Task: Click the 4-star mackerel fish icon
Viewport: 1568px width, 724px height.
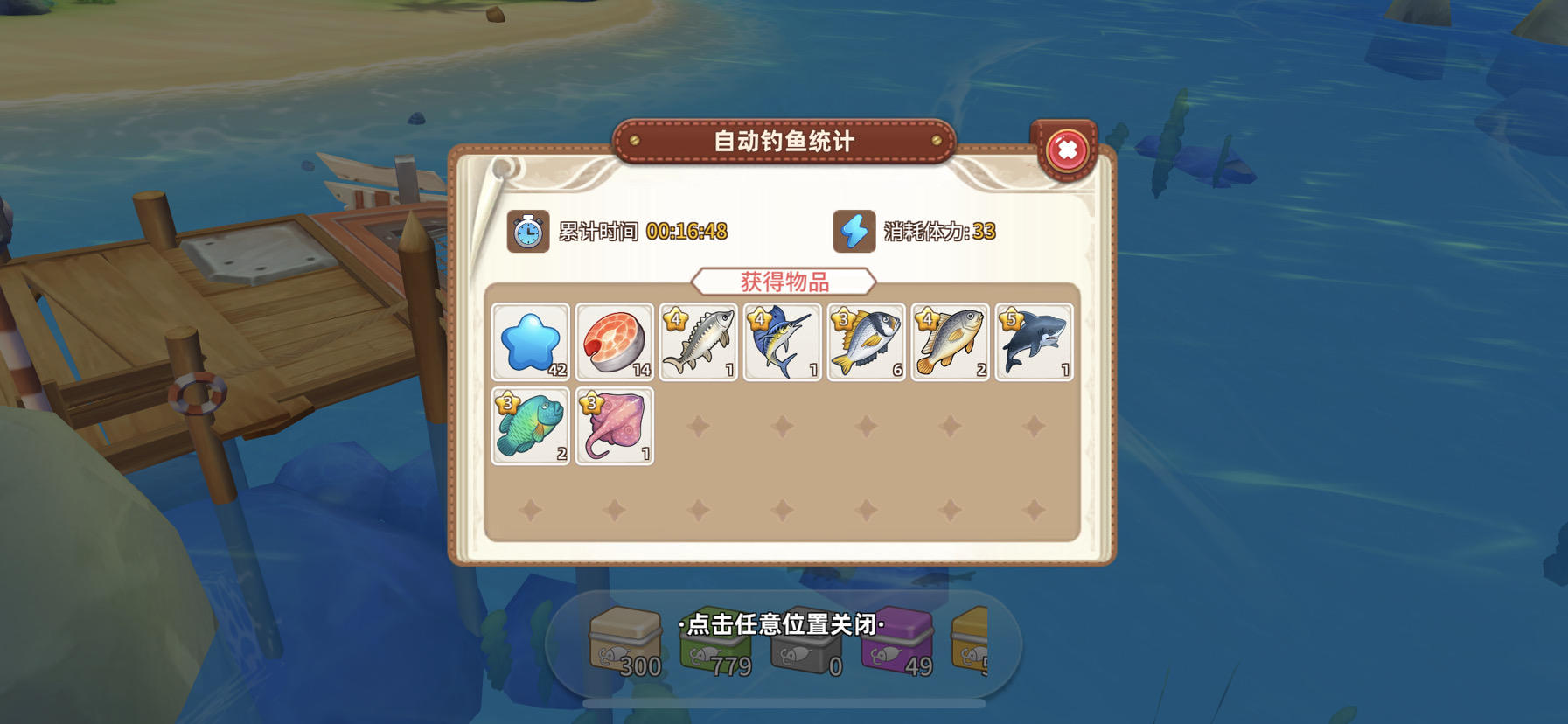Action: [699, 341]
